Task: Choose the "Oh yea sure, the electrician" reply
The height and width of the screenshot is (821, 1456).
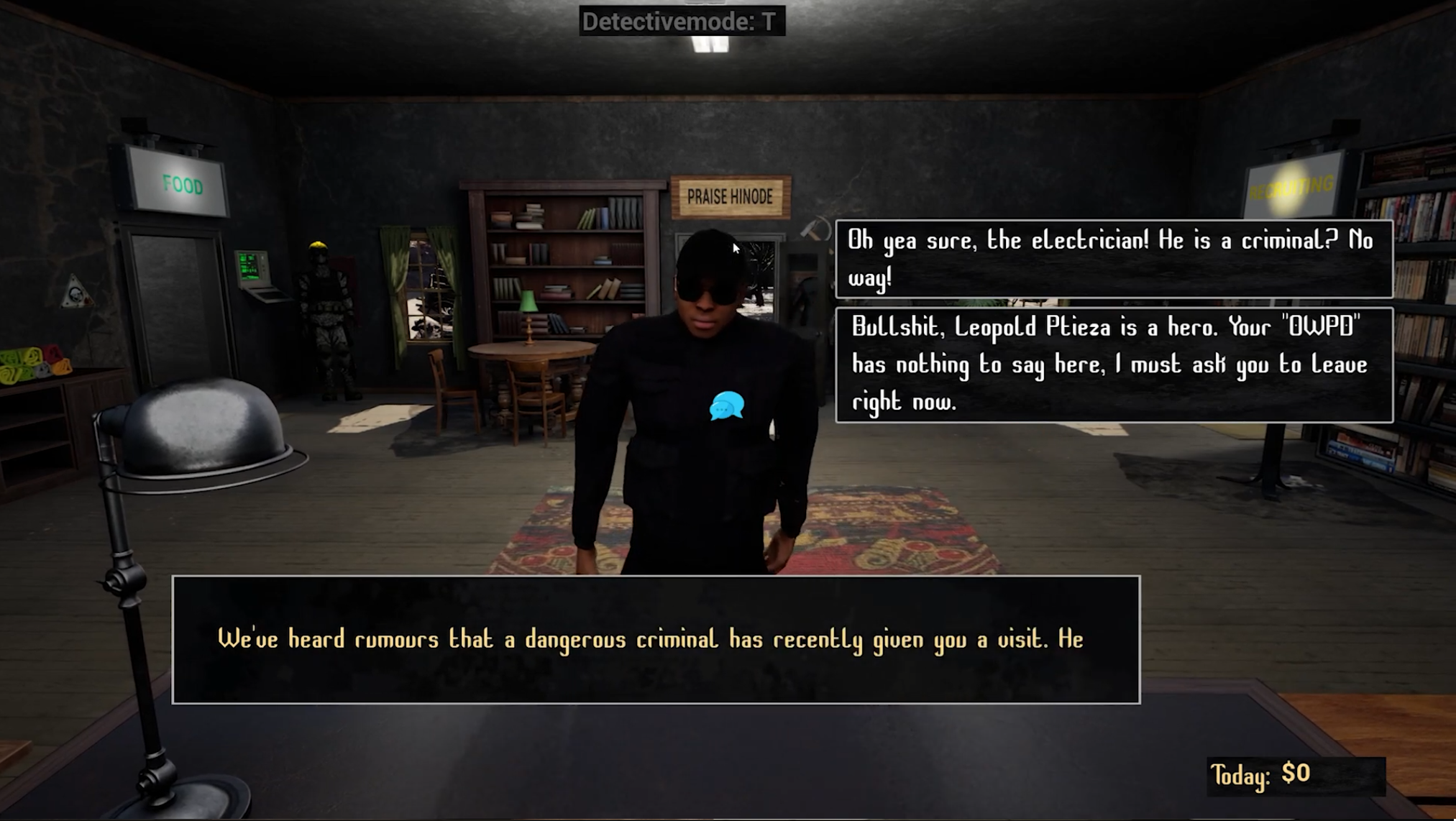Action: coord(1113,259)
